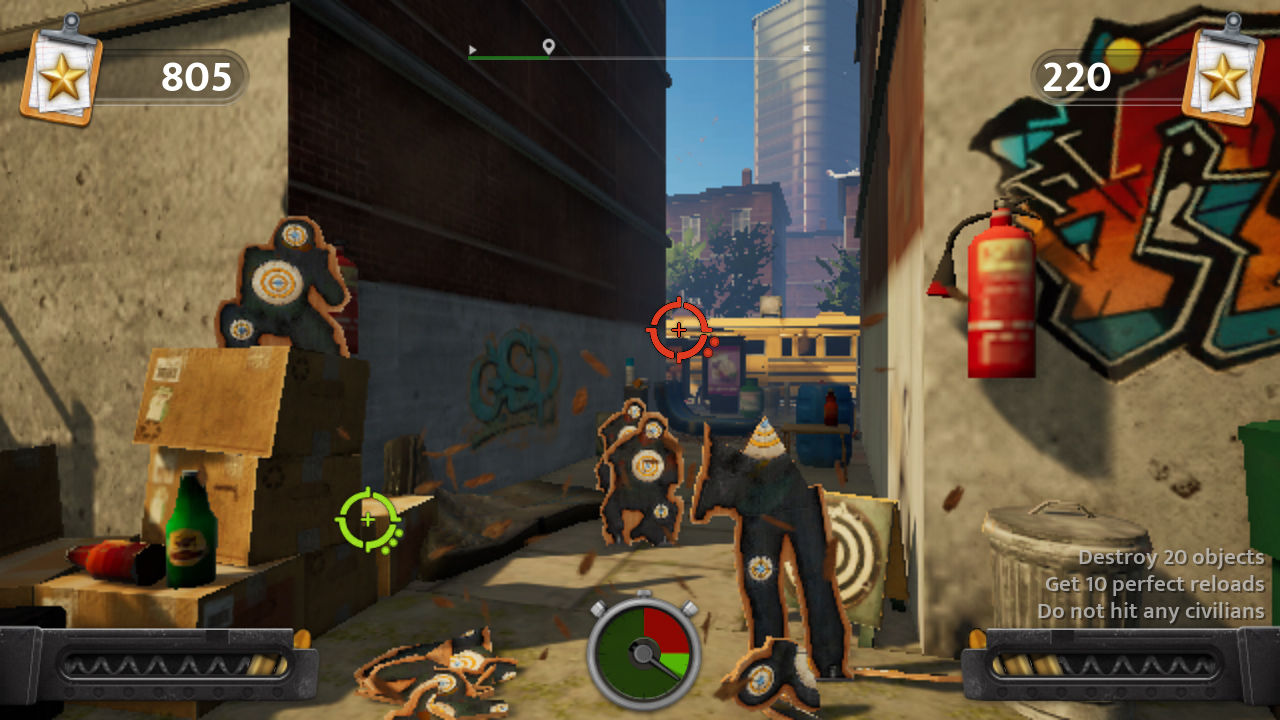Viewport: 1280px width, 720px height.
Task: Click the location pin marker on the progress bar
Action: (548, 45)
